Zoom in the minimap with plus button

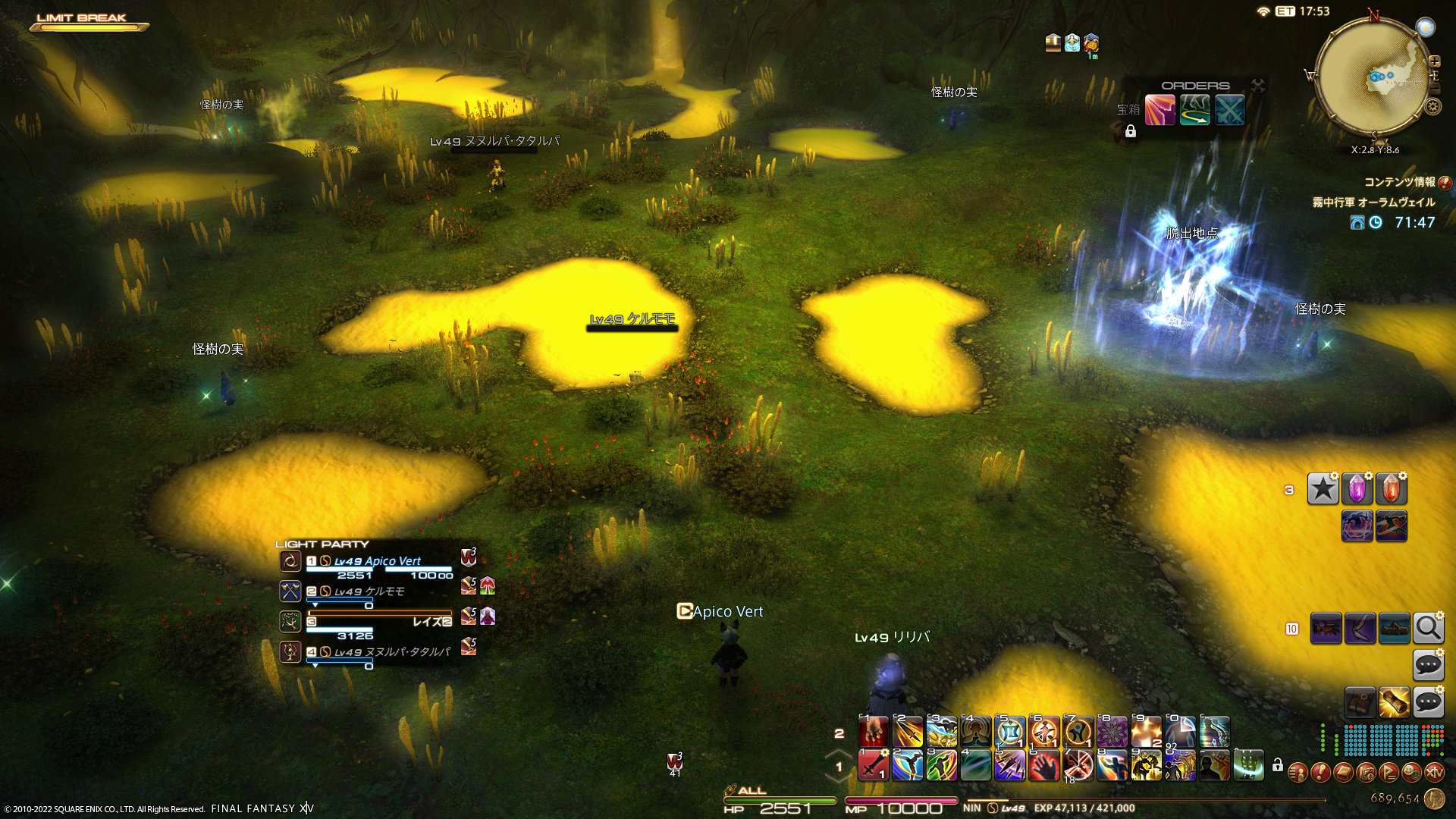pyautogui.click(x=1434, y=61)
